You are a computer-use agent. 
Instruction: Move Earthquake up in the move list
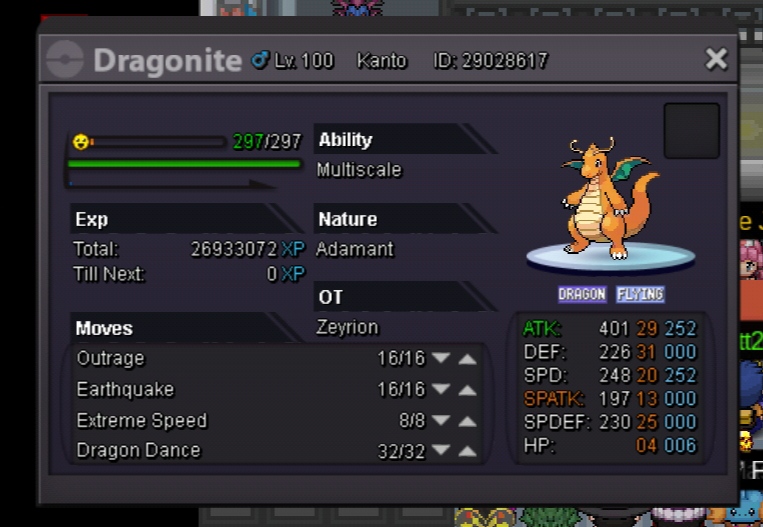point(467,390)
